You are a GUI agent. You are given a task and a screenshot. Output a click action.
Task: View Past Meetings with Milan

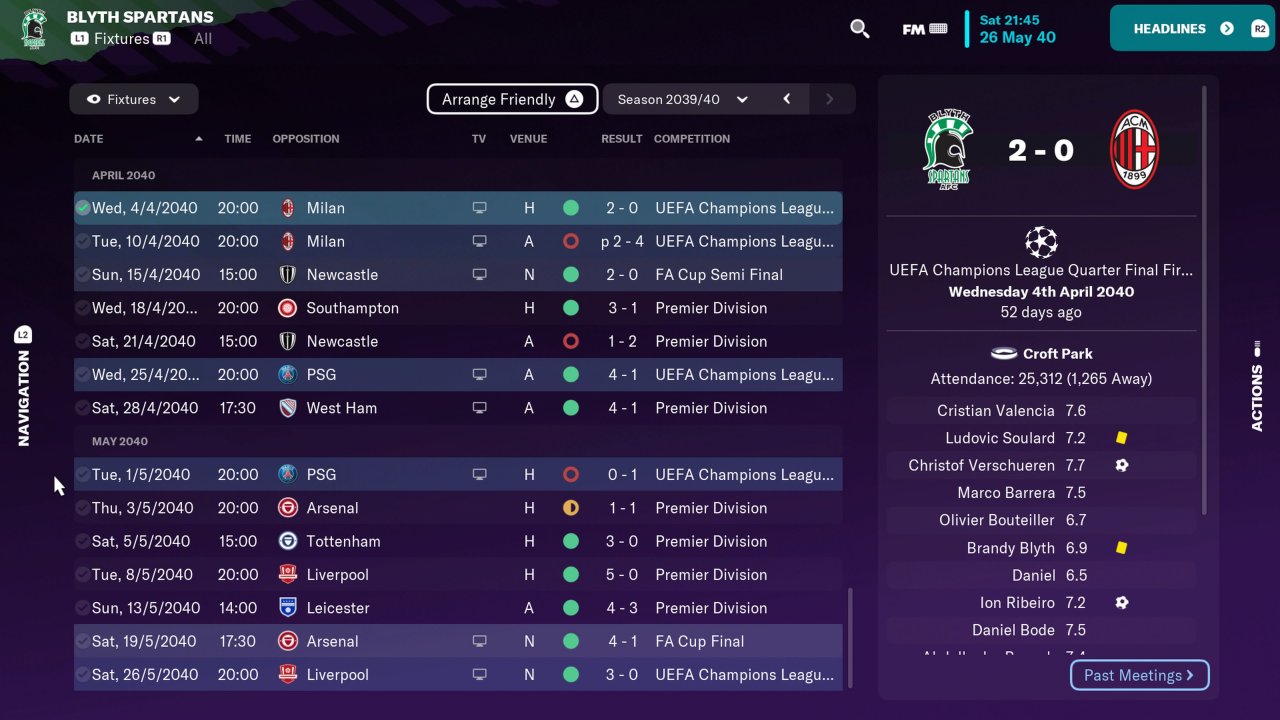point(1139,675)
